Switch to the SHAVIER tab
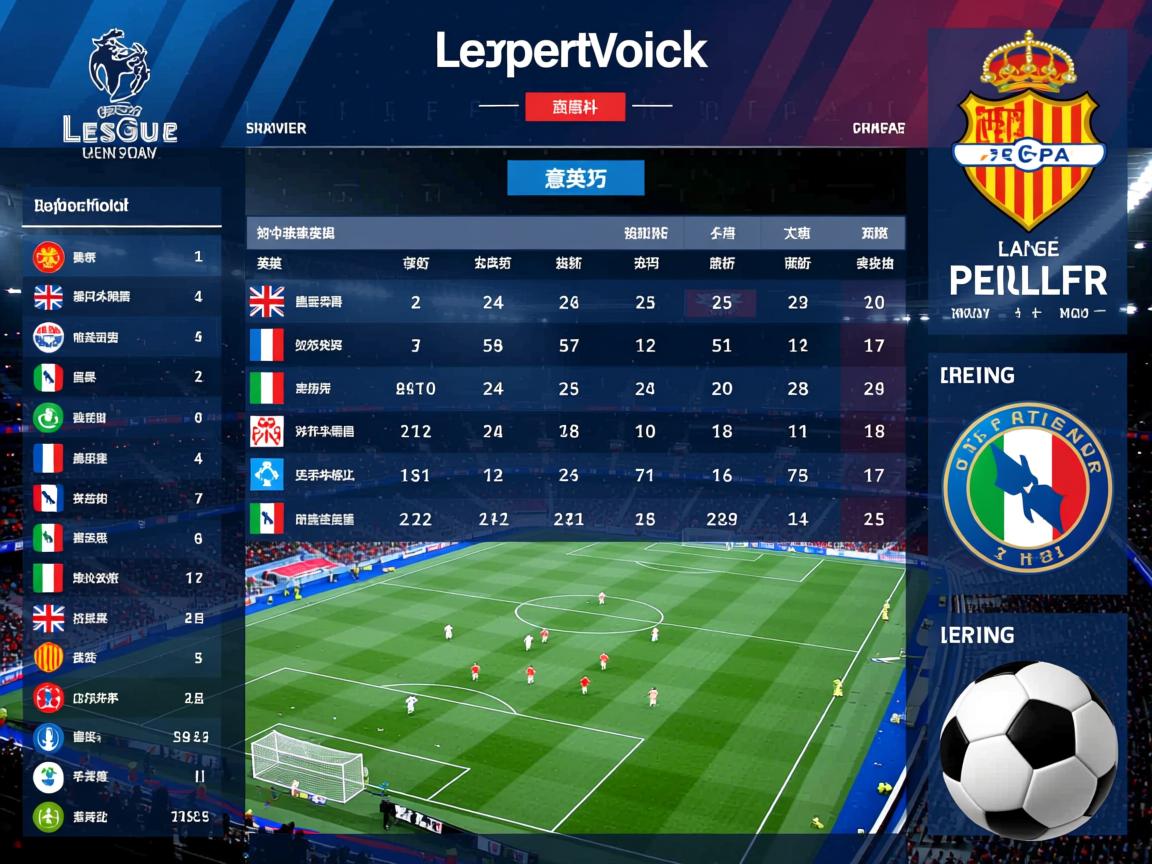The height and width of the screenshot is (864, 1152). pos(276,129)
